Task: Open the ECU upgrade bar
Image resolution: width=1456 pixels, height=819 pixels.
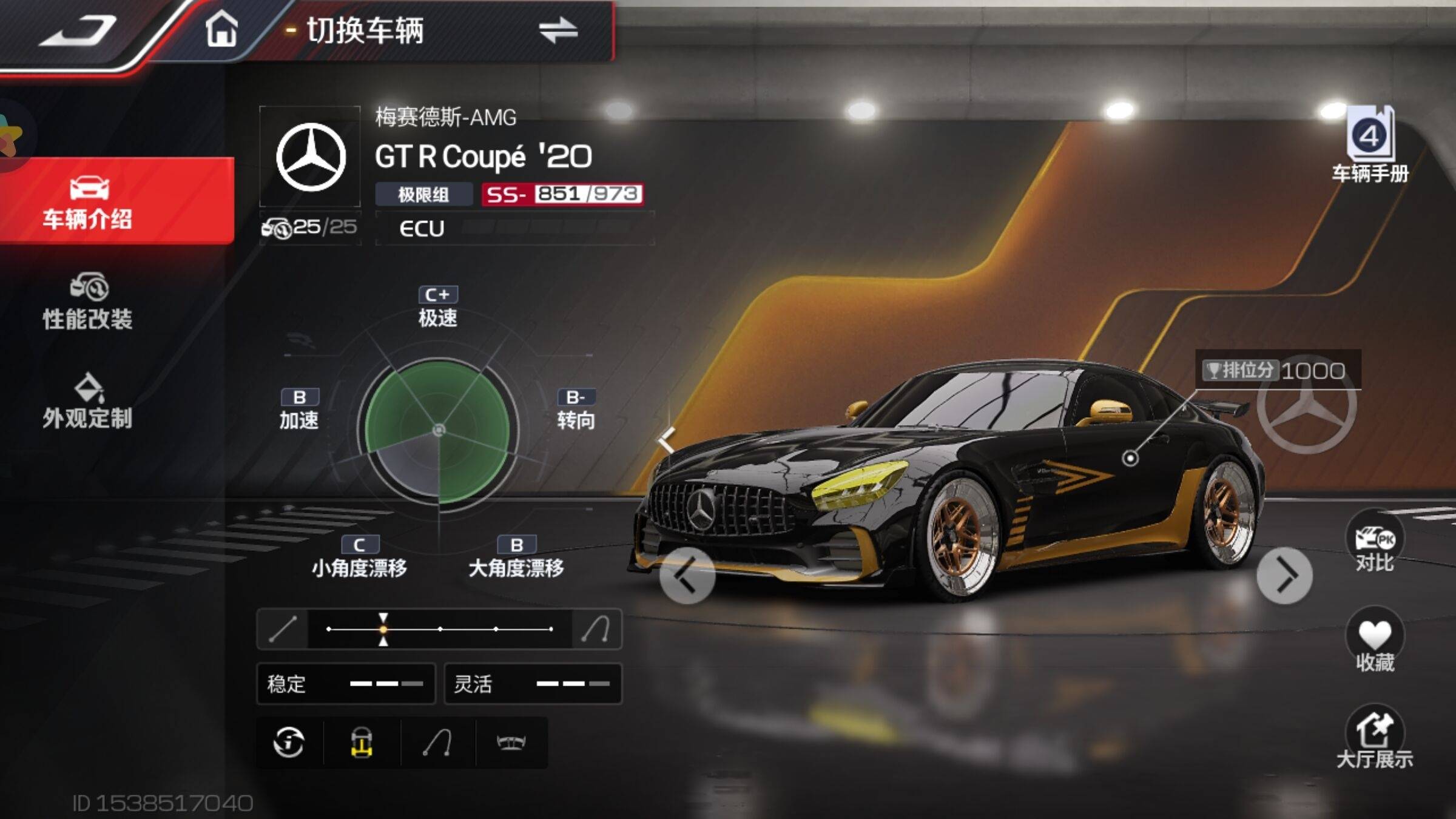Action: [x=514, y=228]
